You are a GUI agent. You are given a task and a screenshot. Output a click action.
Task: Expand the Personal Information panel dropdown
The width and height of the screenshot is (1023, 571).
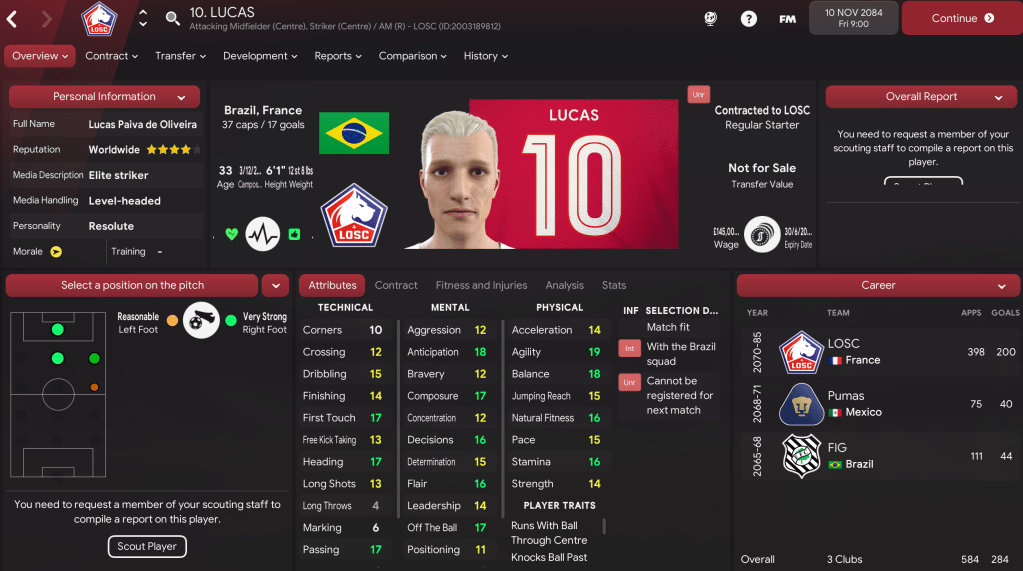click(181, 97)
